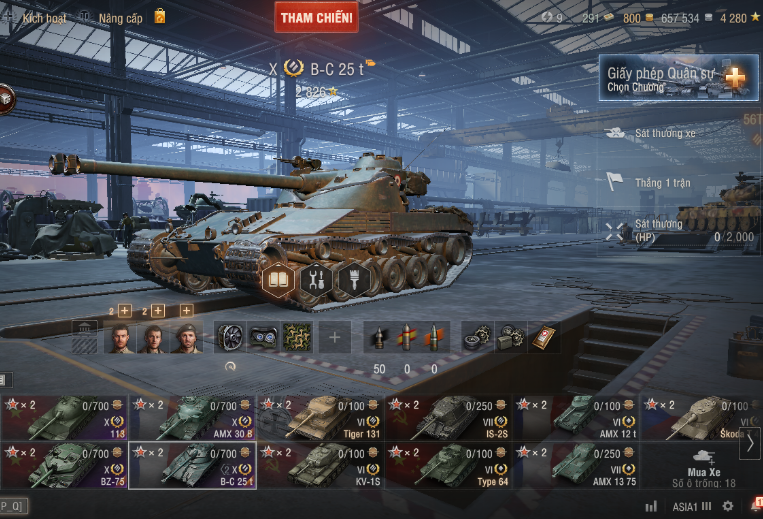Select the AMX 12 t tank
Viewport: 763px width, 519px height.
pos(576,418)
